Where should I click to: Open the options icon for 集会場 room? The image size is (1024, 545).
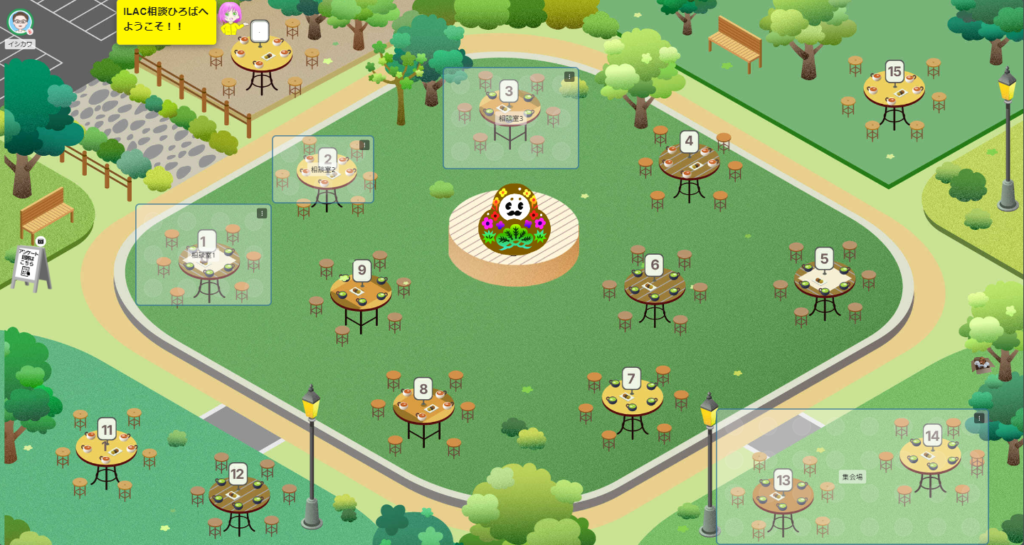pyautogui.click(x=979, y=418)
